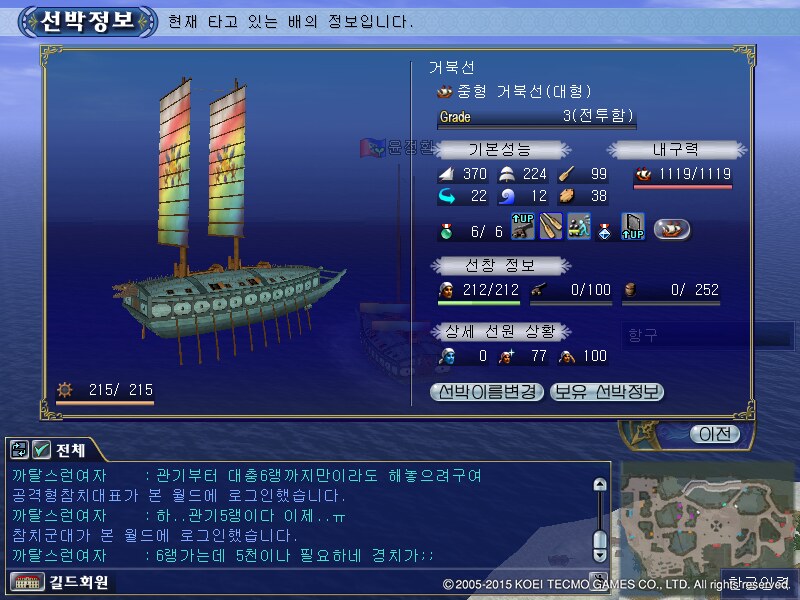Click the 선박이름변경 (rename ship) button

488,391
